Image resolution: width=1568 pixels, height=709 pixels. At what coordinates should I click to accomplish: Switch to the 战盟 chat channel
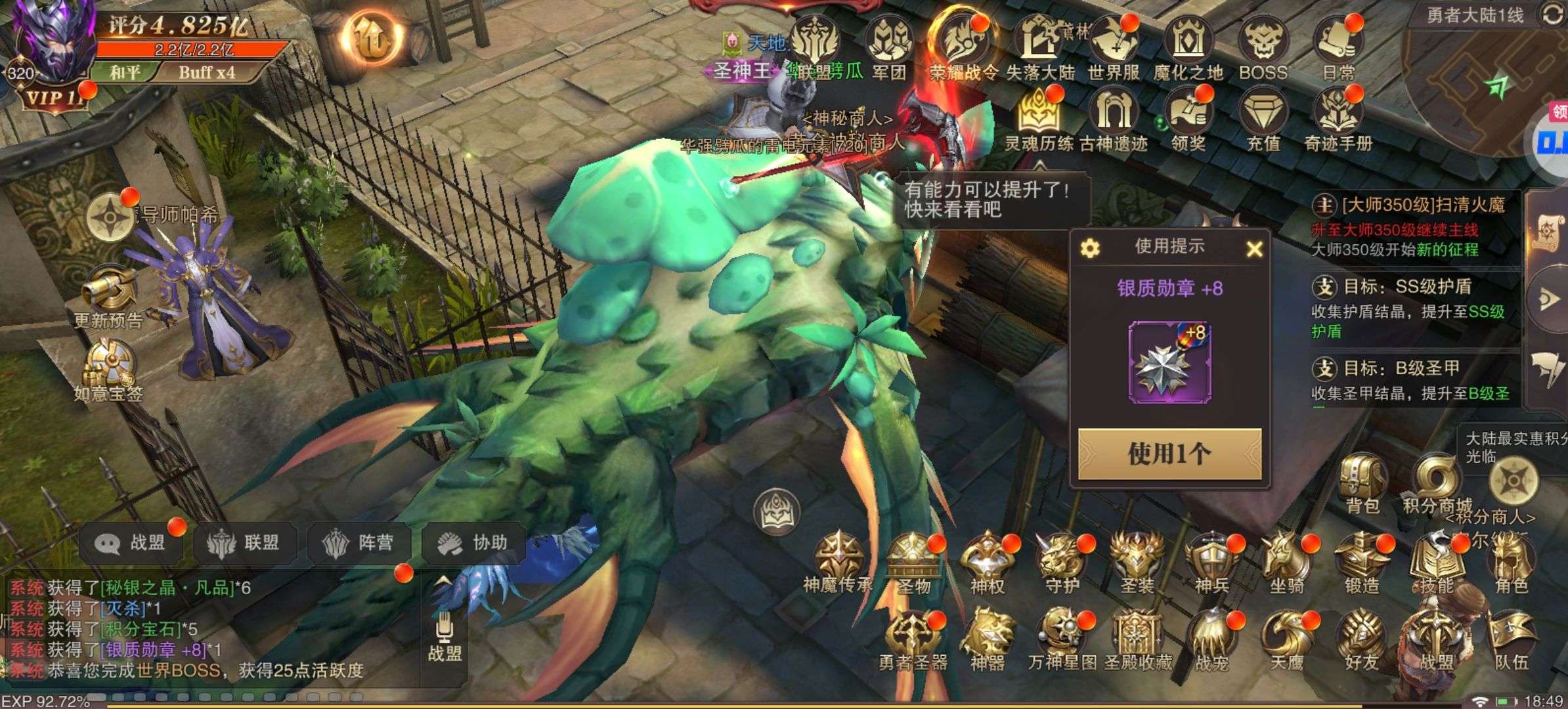click(131, 543)
